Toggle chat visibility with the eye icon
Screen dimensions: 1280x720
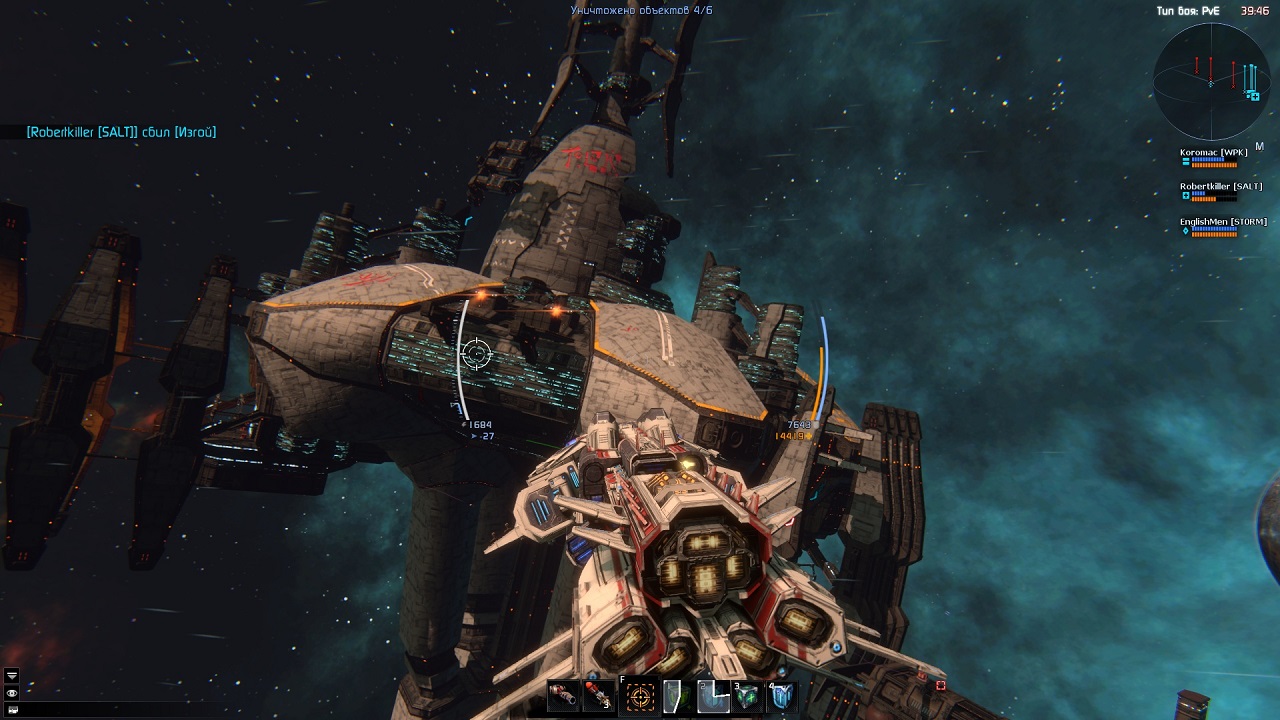(x=11, y=693)
